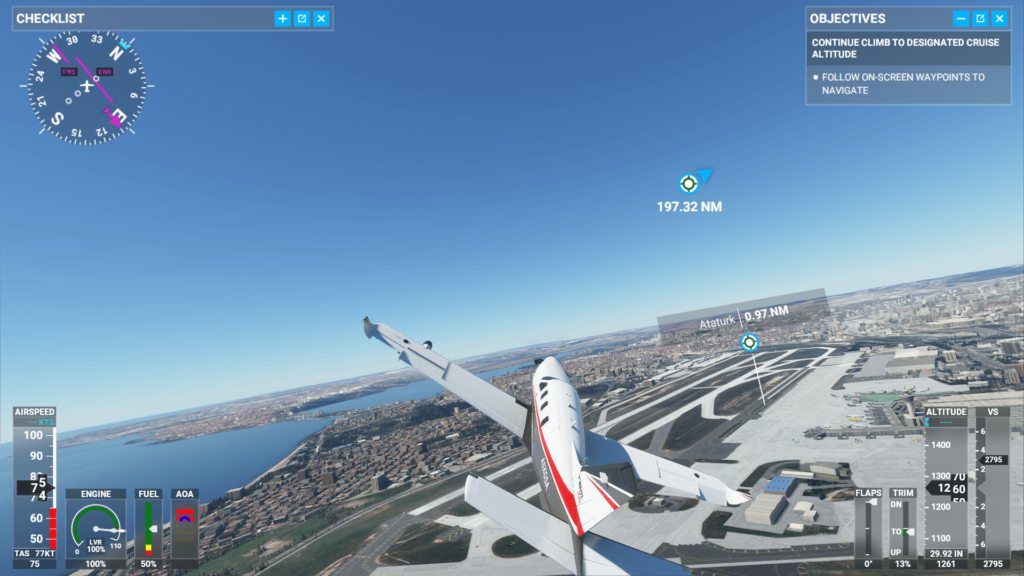The image size is (1024, 576).
Task: Close the Checklist panel
Action: (x=321, y=18)
